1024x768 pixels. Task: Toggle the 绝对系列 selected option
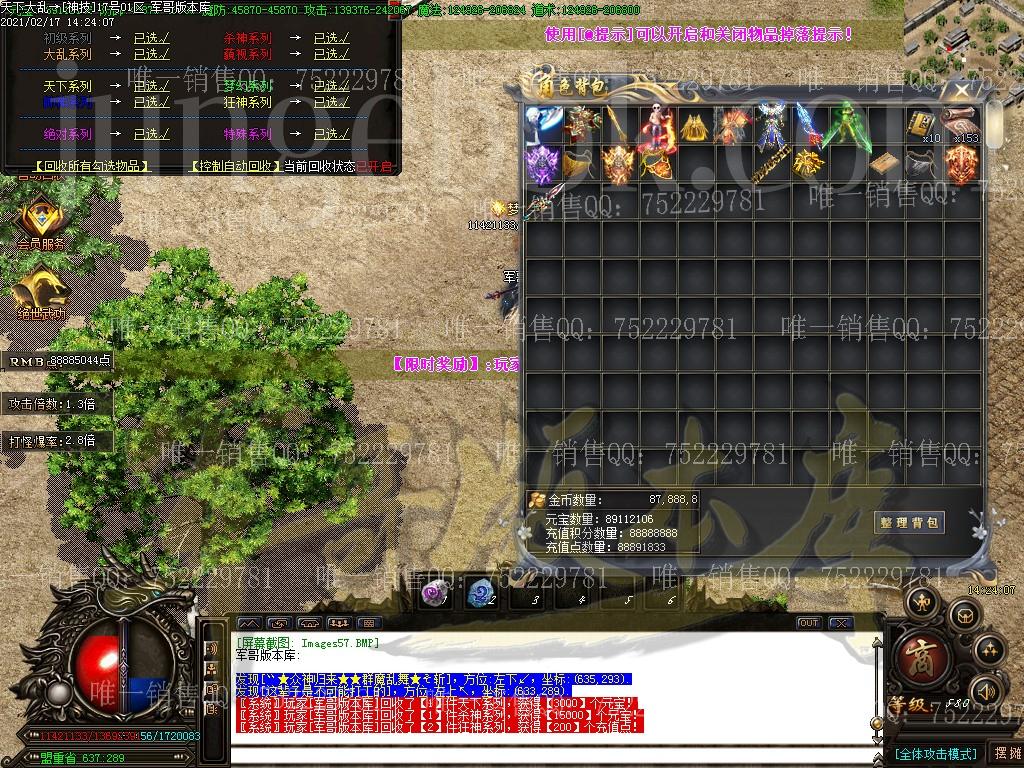coord(151,134)
